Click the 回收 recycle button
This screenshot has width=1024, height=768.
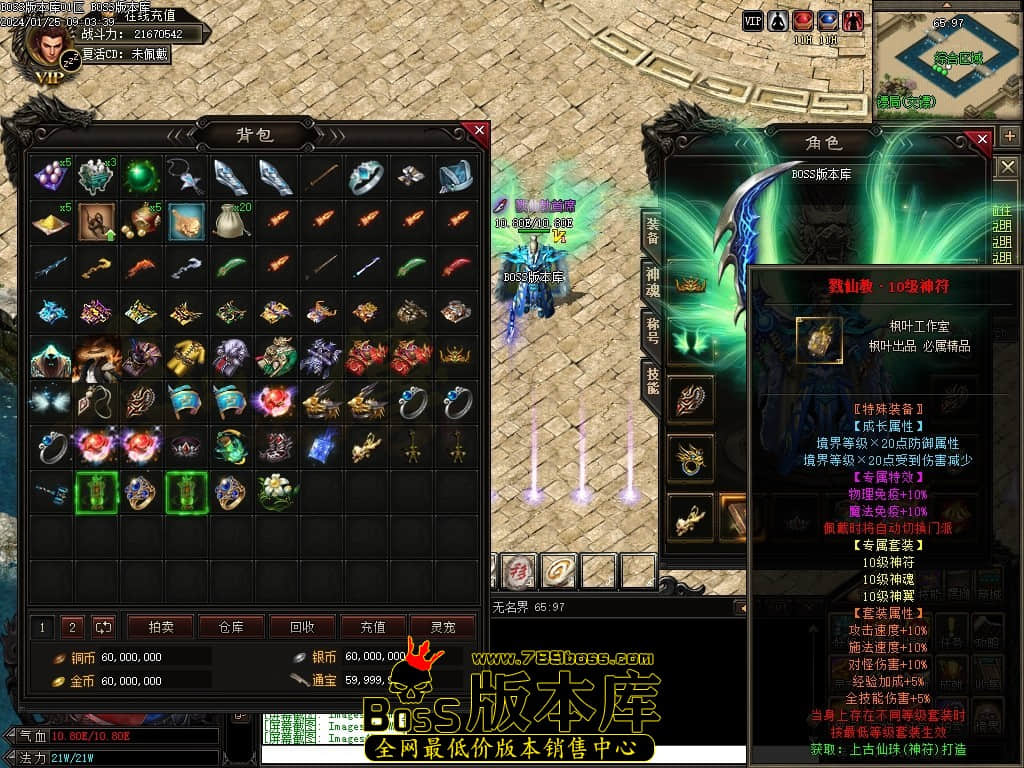[x=301, y=627]
